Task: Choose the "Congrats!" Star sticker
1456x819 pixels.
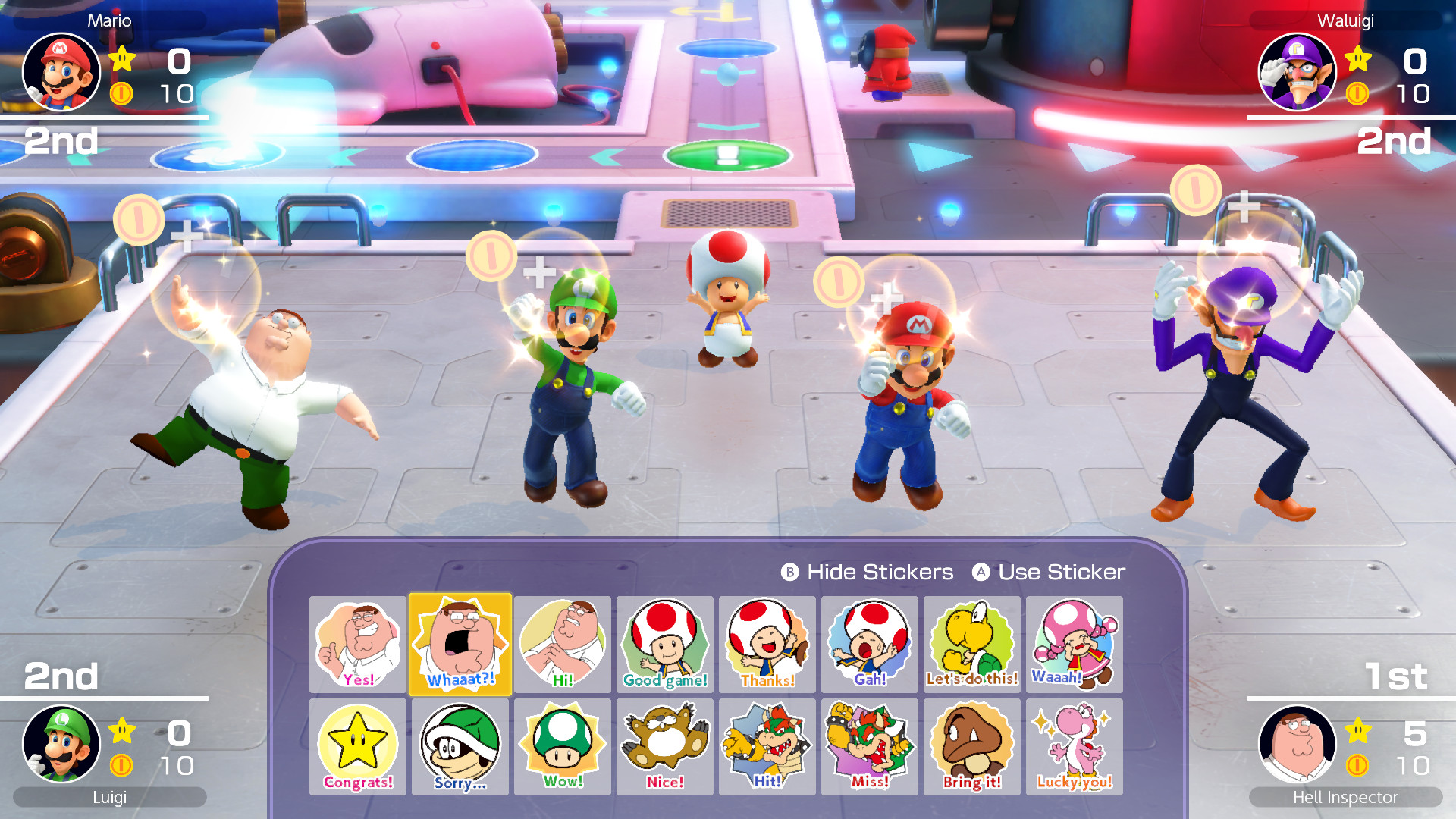Action: pyautogui.click(x=357, y=747)
